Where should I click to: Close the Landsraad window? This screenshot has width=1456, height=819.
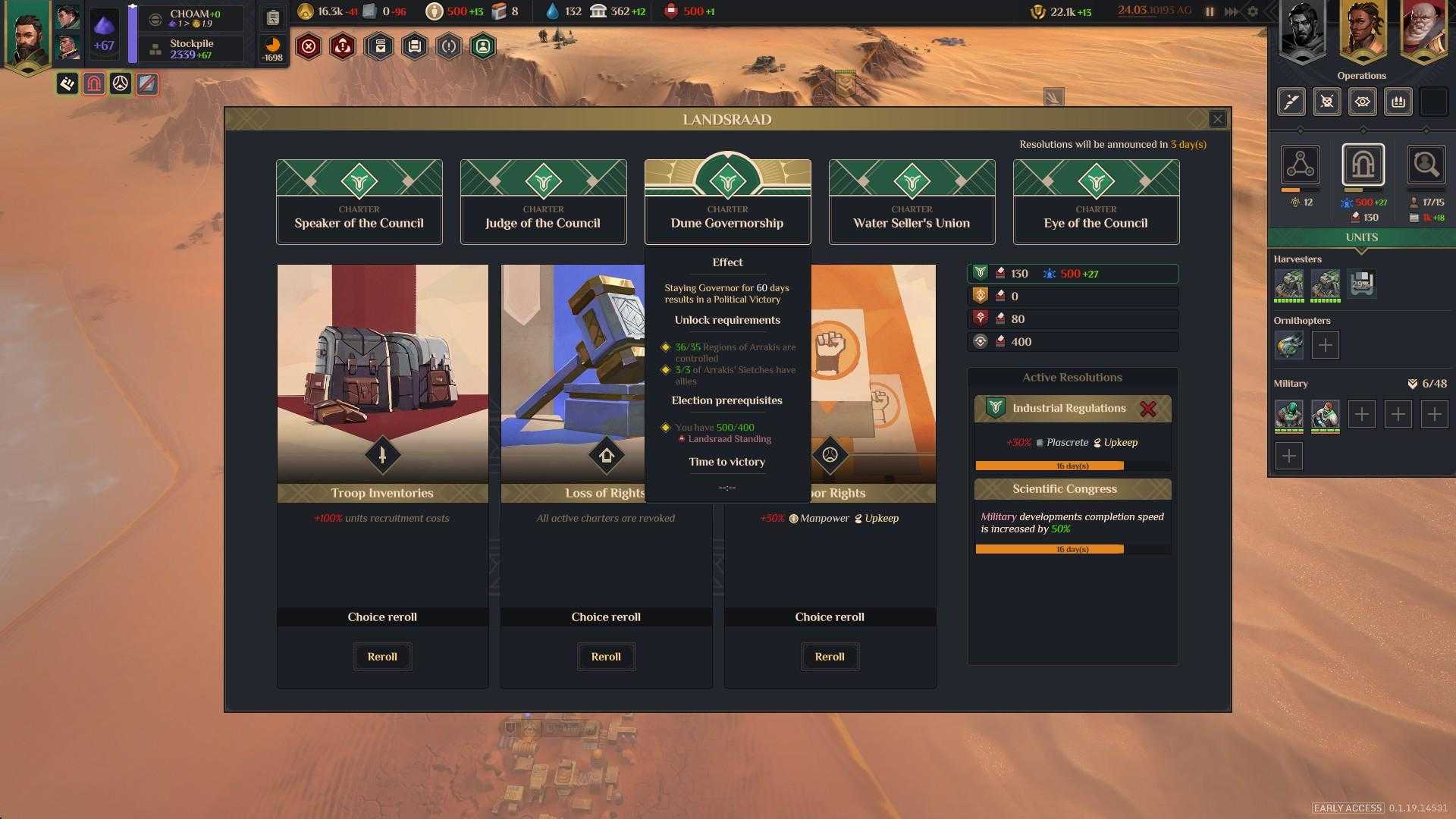click(x=1217, y=119)
